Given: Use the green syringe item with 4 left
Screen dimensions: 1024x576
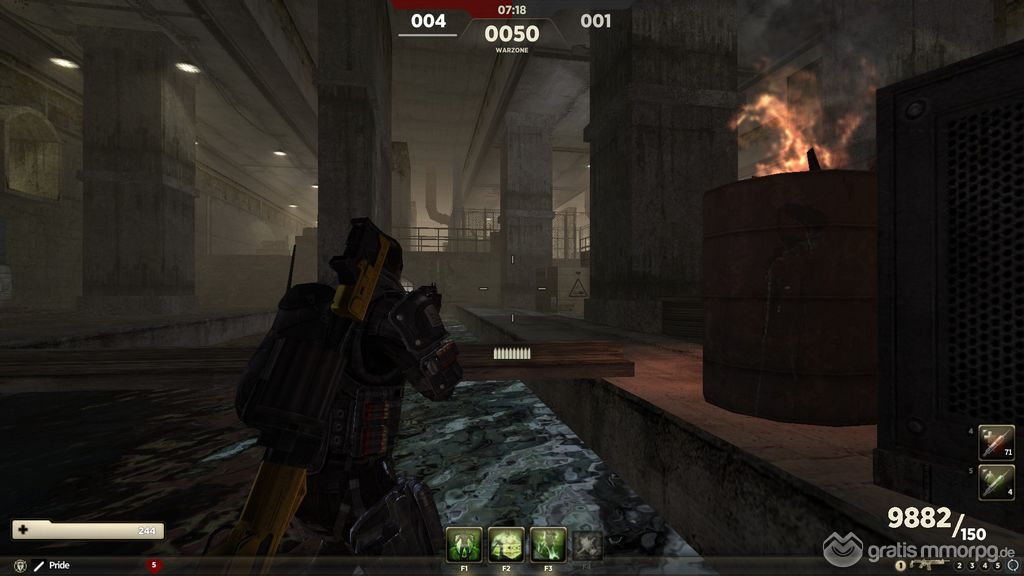Looking at the screenshot, I should 996,482.
